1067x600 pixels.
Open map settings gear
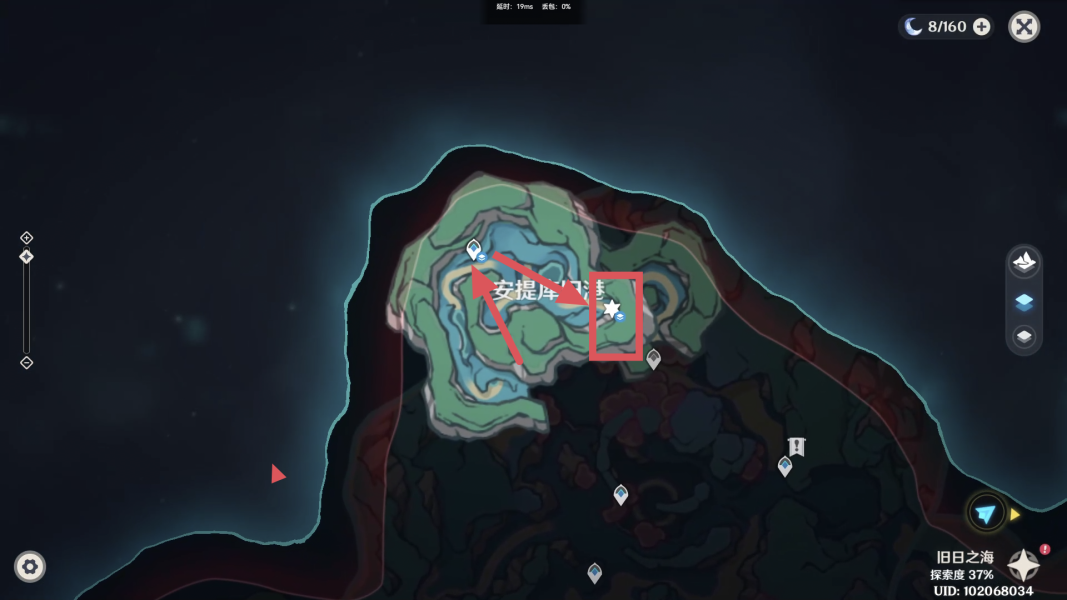pos(30,567)
